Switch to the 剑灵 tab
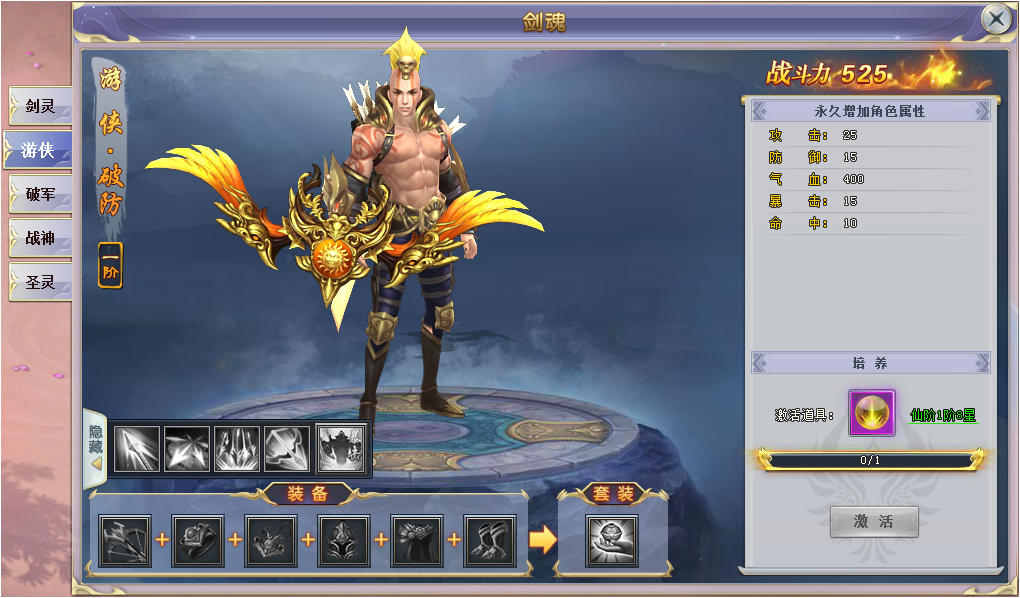The image size is (1020, 598). pyautogui.click(x=40, y=106)
